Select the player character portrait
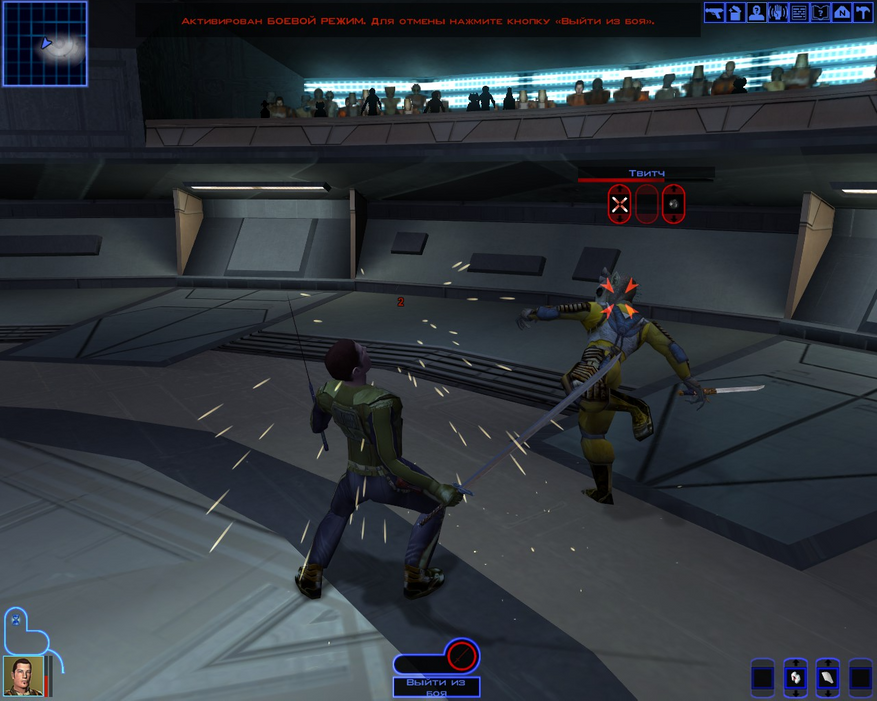 tap(23, 677)
